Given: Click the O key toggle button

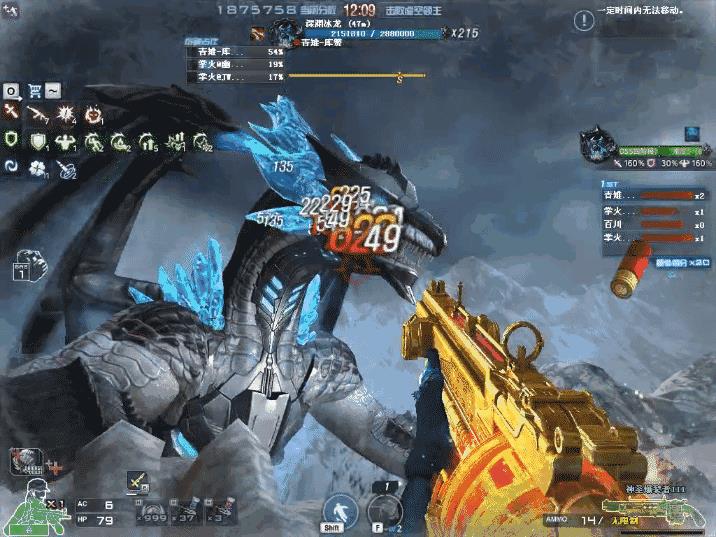Looking at the screenshot, I should pyautogui.click(x=12, y=90).
